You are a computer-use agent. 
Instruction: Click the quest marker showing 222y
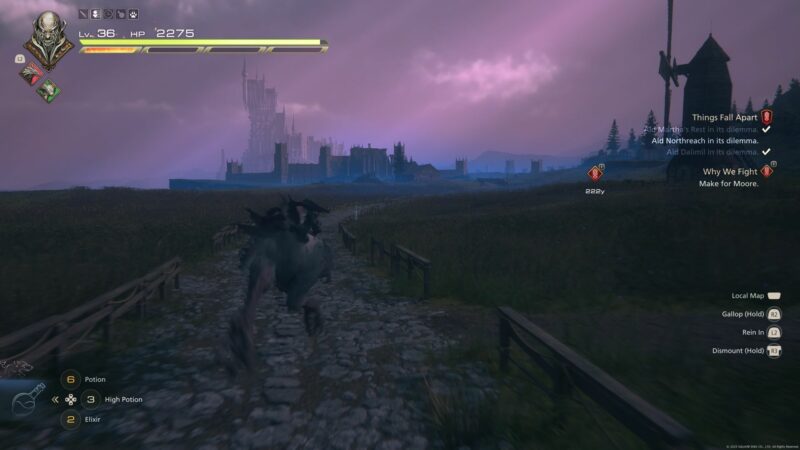[x=596, y=174]
